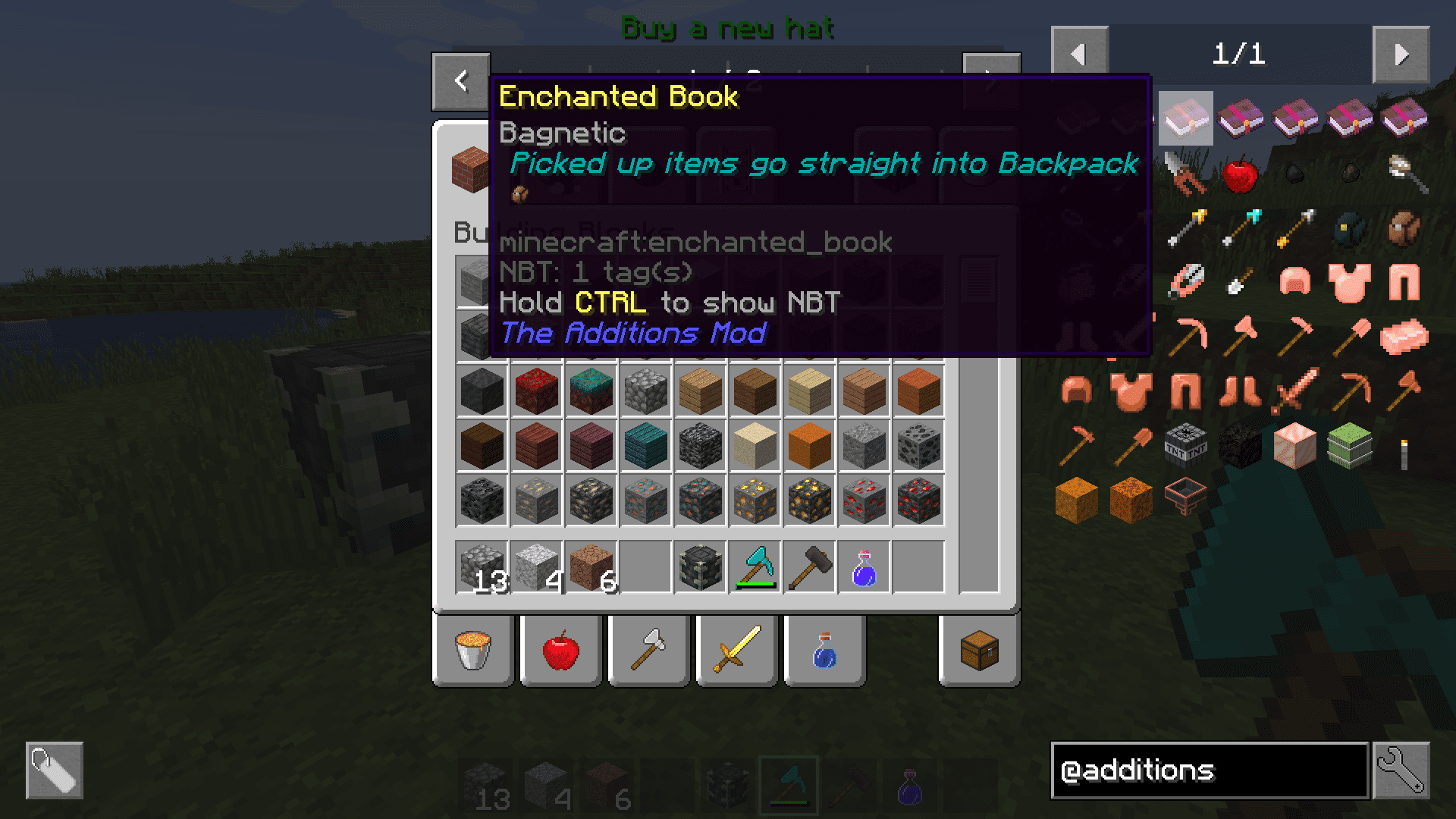Image resolution: width=1456 pixels, height=819 pixels.
Task: Switch to the lava bucket Miscellaneous tab
Action: pos(474,651)
